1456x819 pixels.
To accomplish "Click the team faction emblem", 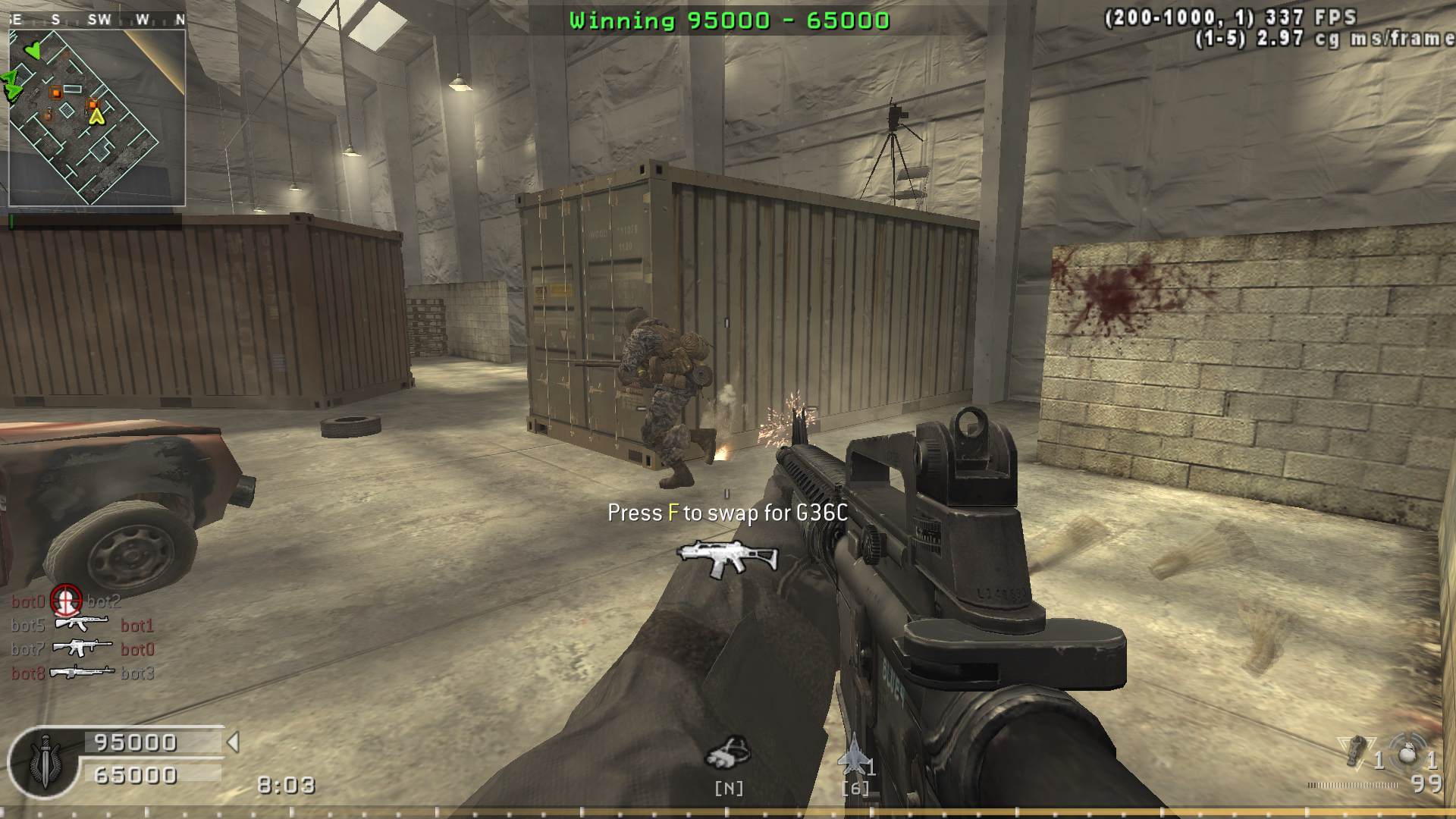I will click(43, 763).
